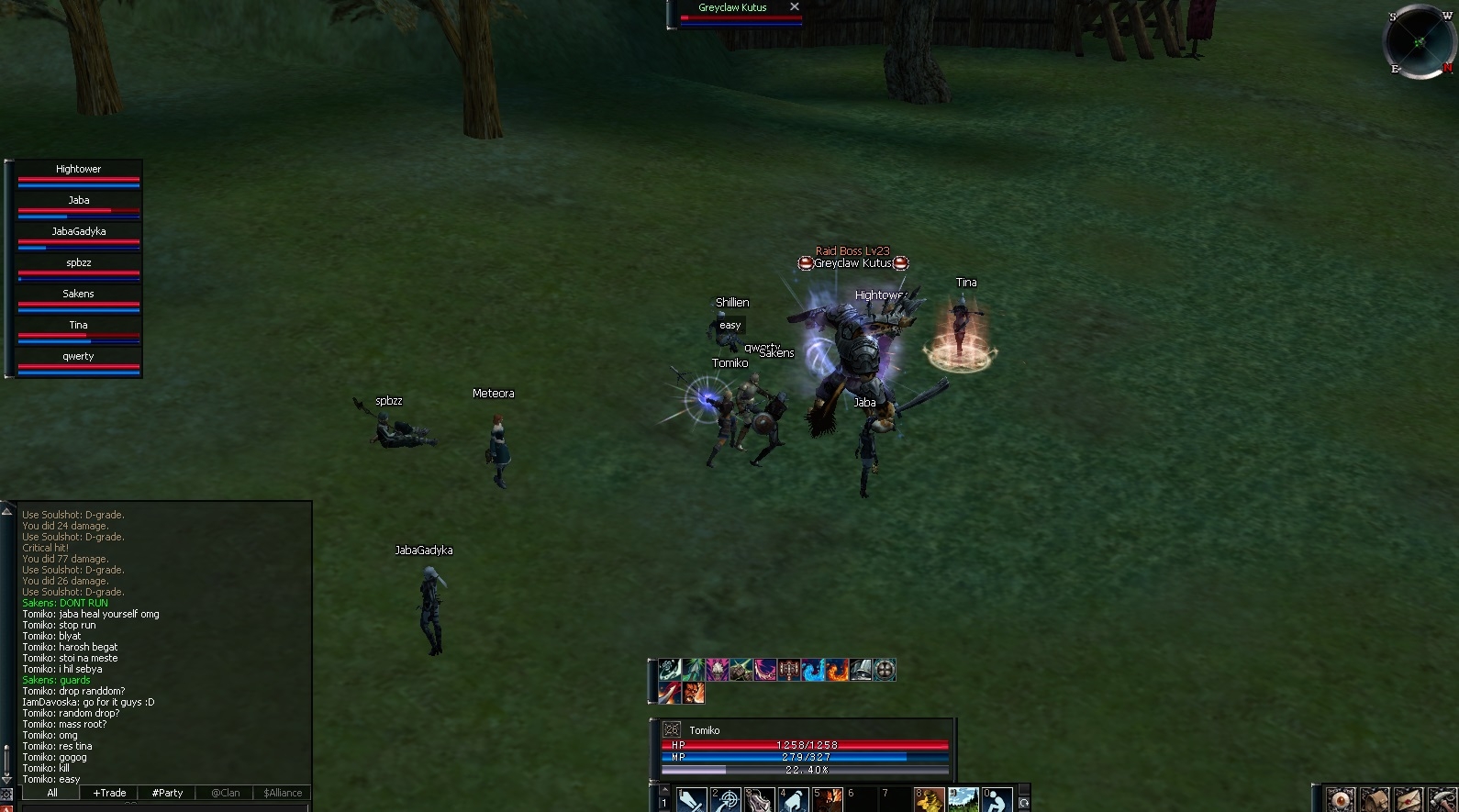
Task: Use the golden item in slot 8
Action: [930, 800]
